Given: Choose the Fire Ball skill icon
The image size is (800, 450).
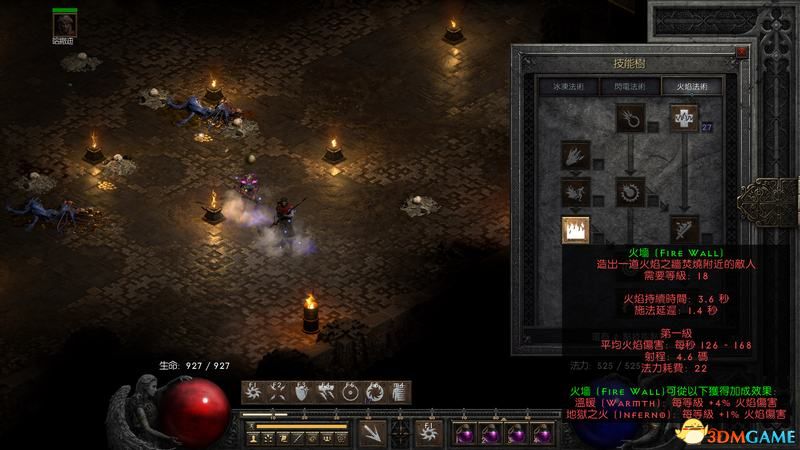Looking at the screenshot, I should tap(631, 190).
